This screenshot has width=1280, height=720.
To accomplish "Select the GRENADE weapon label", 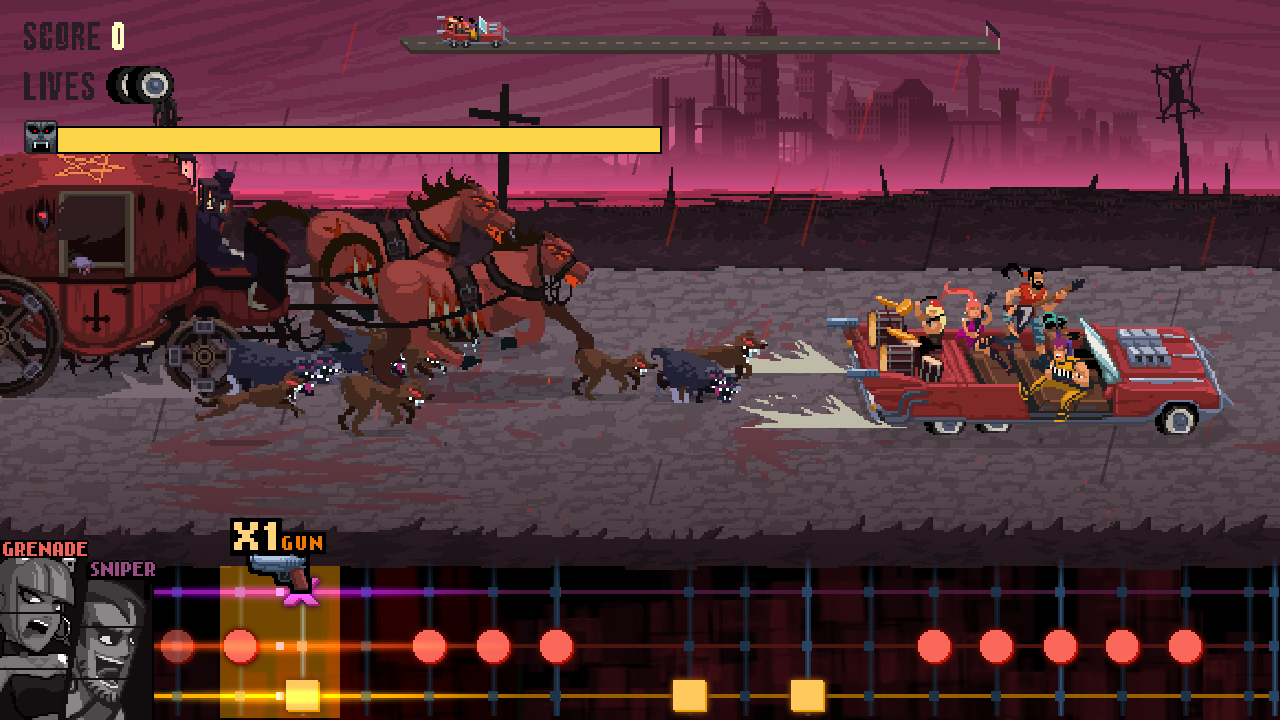I will pyautogui.click(x=45, y=548).
